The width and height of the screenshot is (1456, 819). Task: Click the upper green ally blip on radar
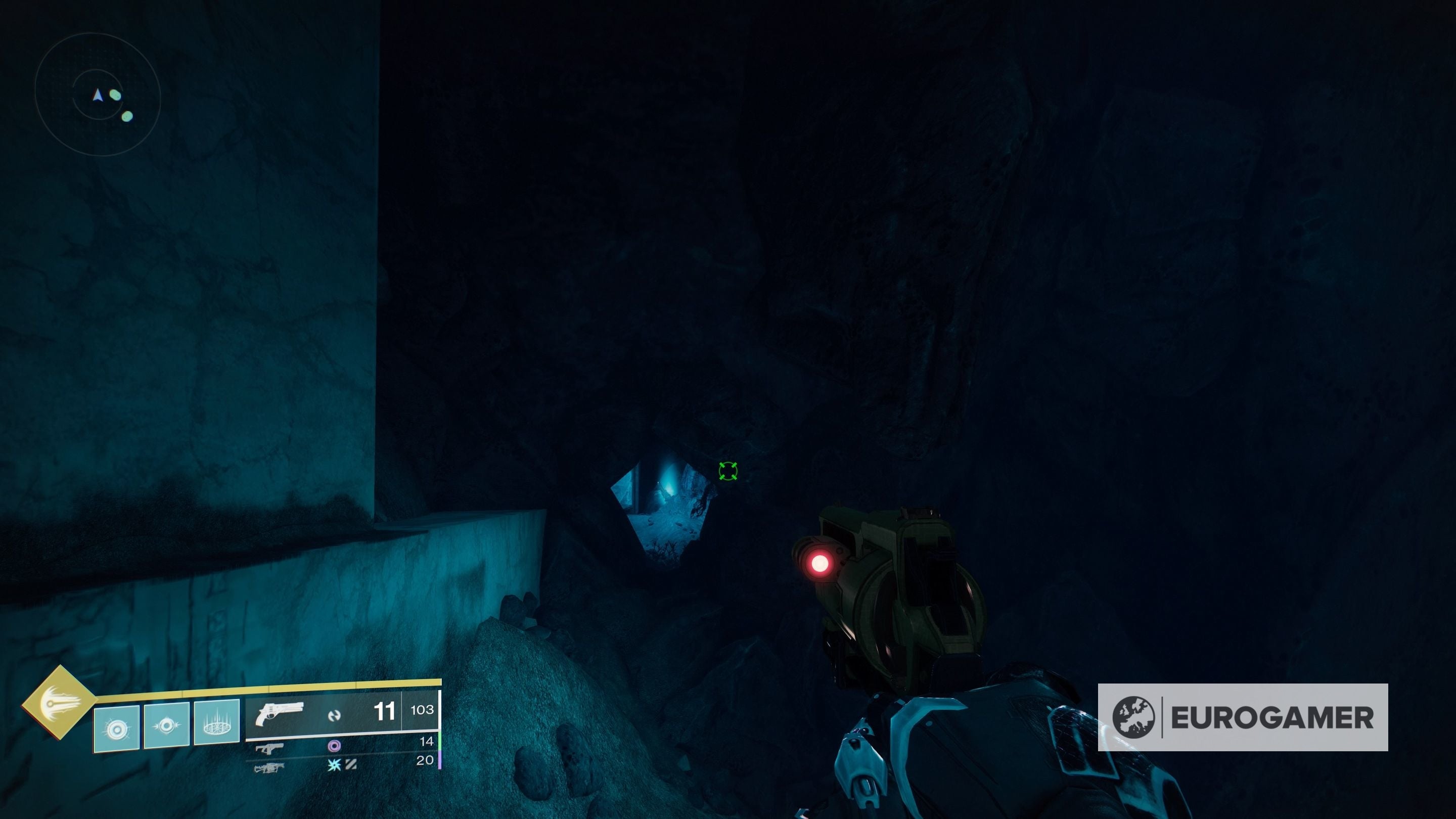click(x=115, y=95)
